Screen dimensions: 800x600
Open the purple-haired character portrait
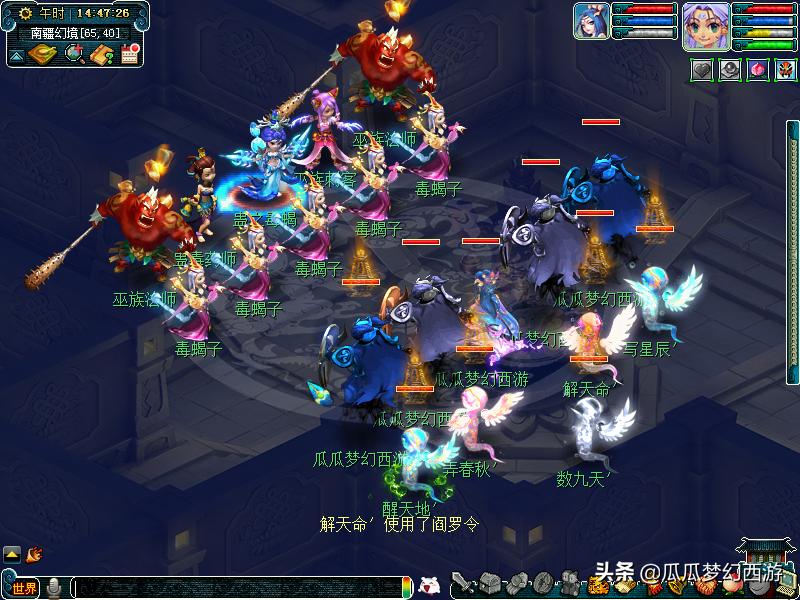coord(705,26)
